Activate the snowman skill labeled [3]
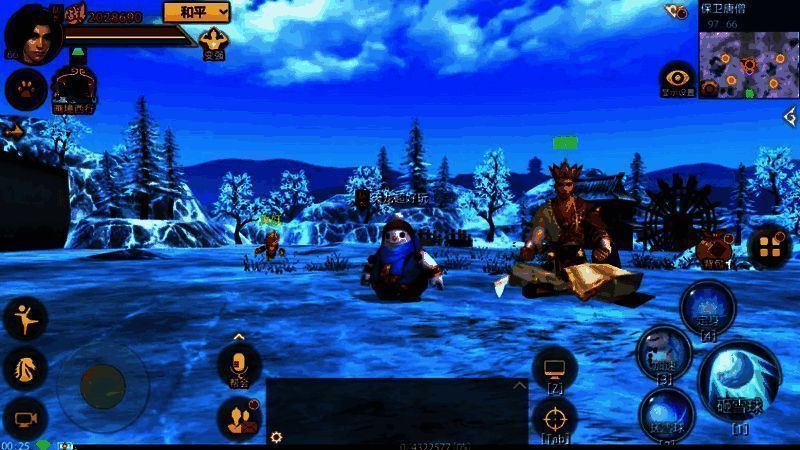This screenshot has width=800, height=450. click(x=664, y=352)
